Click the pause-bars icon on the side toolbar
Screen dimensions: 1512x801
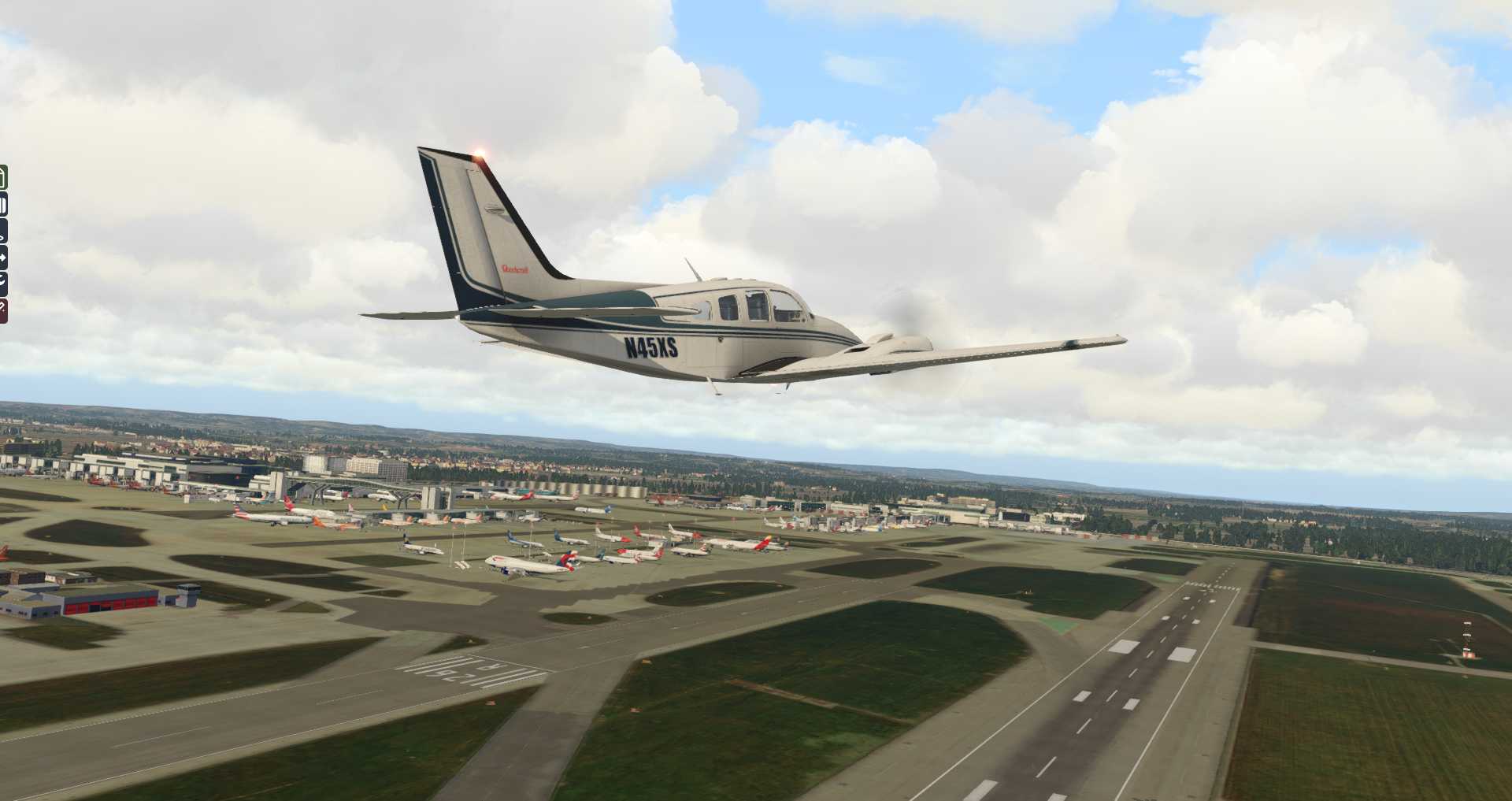(x=3, y=206)
